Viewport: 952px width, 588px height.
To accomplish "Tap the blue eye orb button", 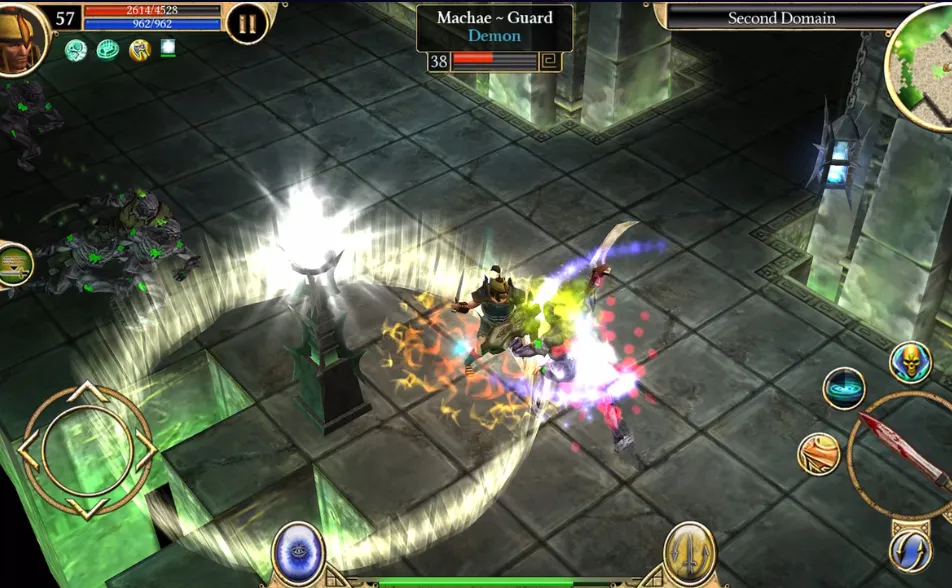I will (298, 551).
